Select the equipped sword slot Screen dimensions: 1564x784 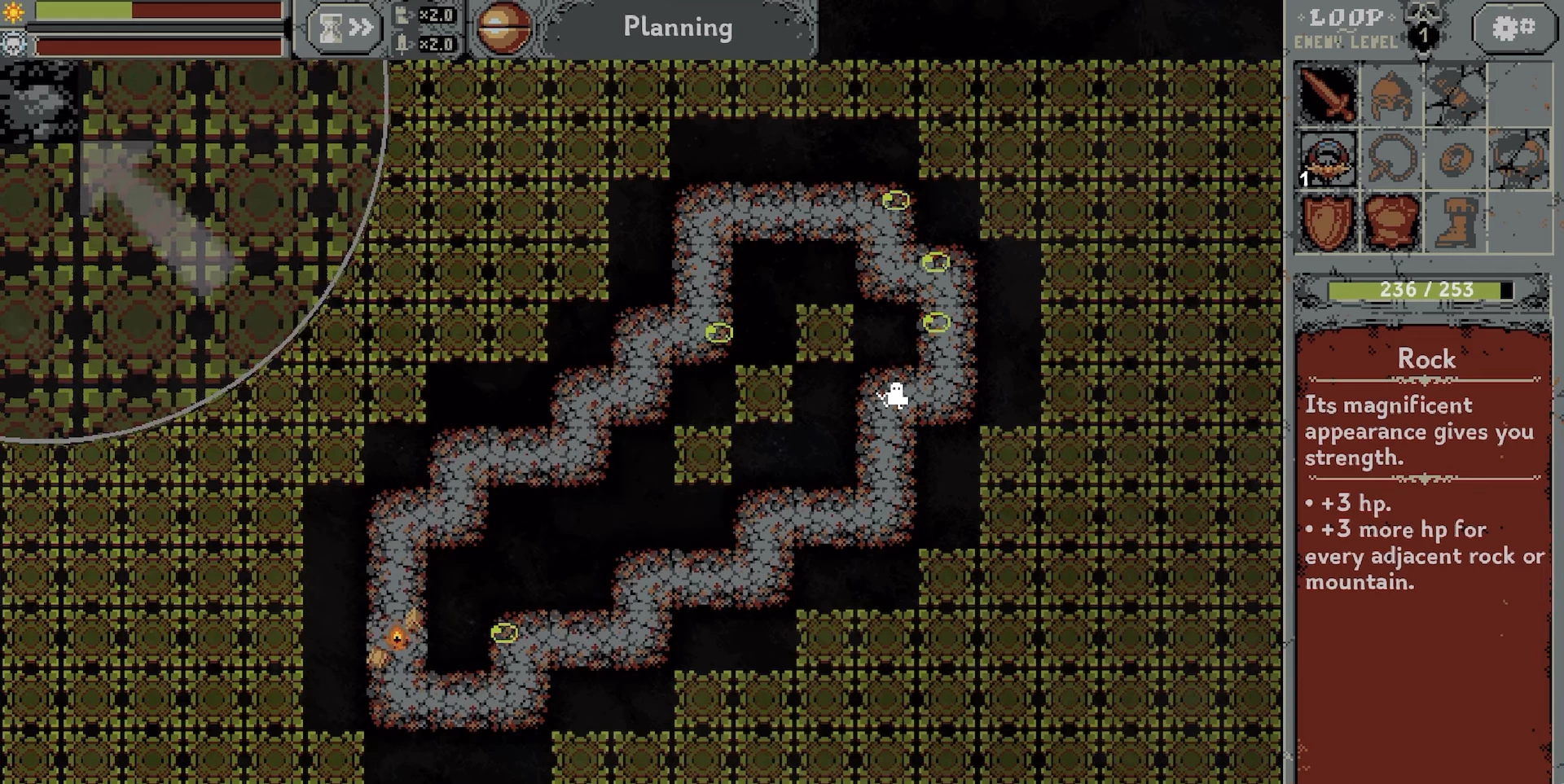(1327, 94)
